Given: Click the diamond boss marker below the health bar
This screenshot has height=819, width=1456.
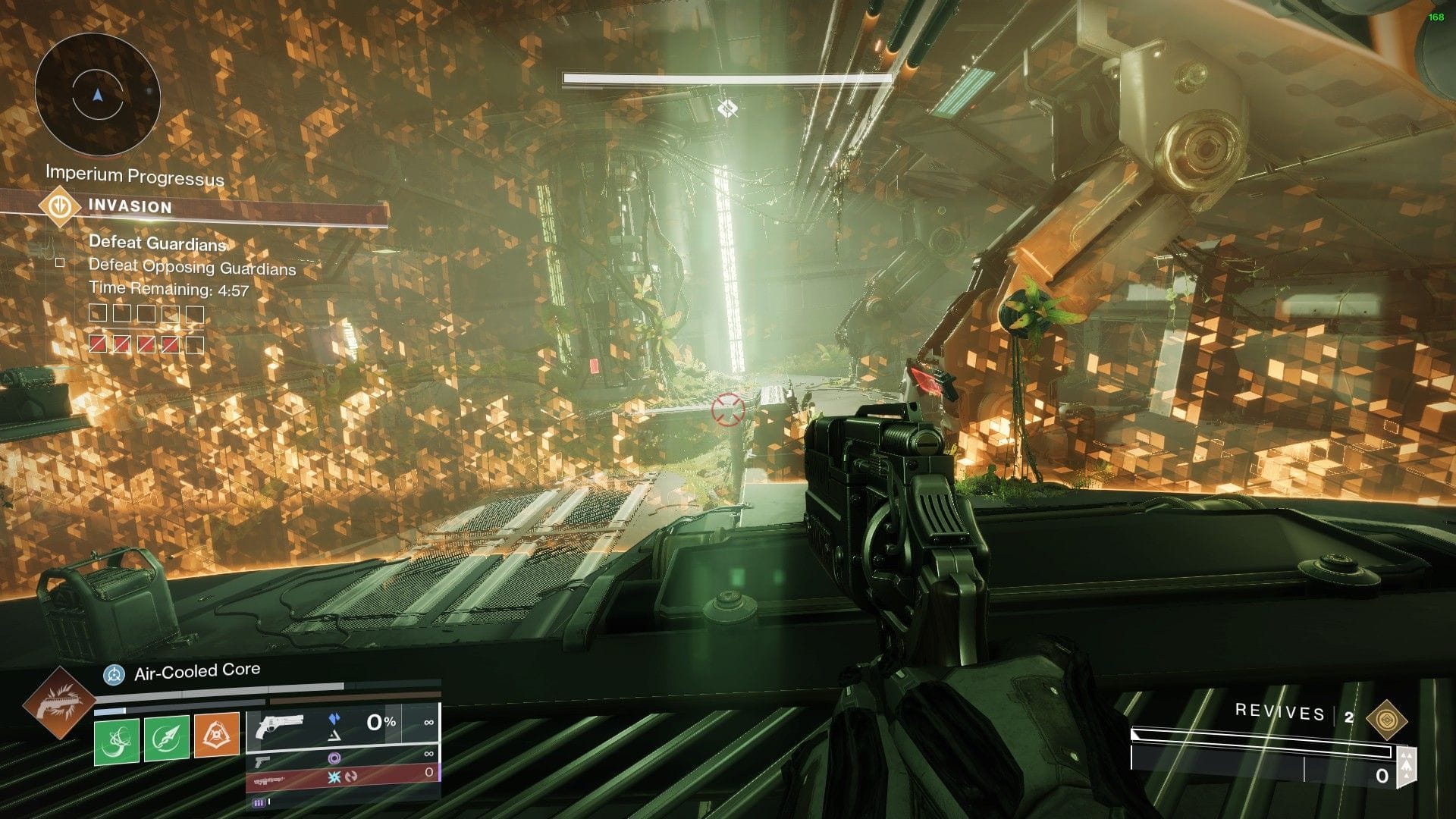Looking at the screenshot, I should (x=726, y=108).
